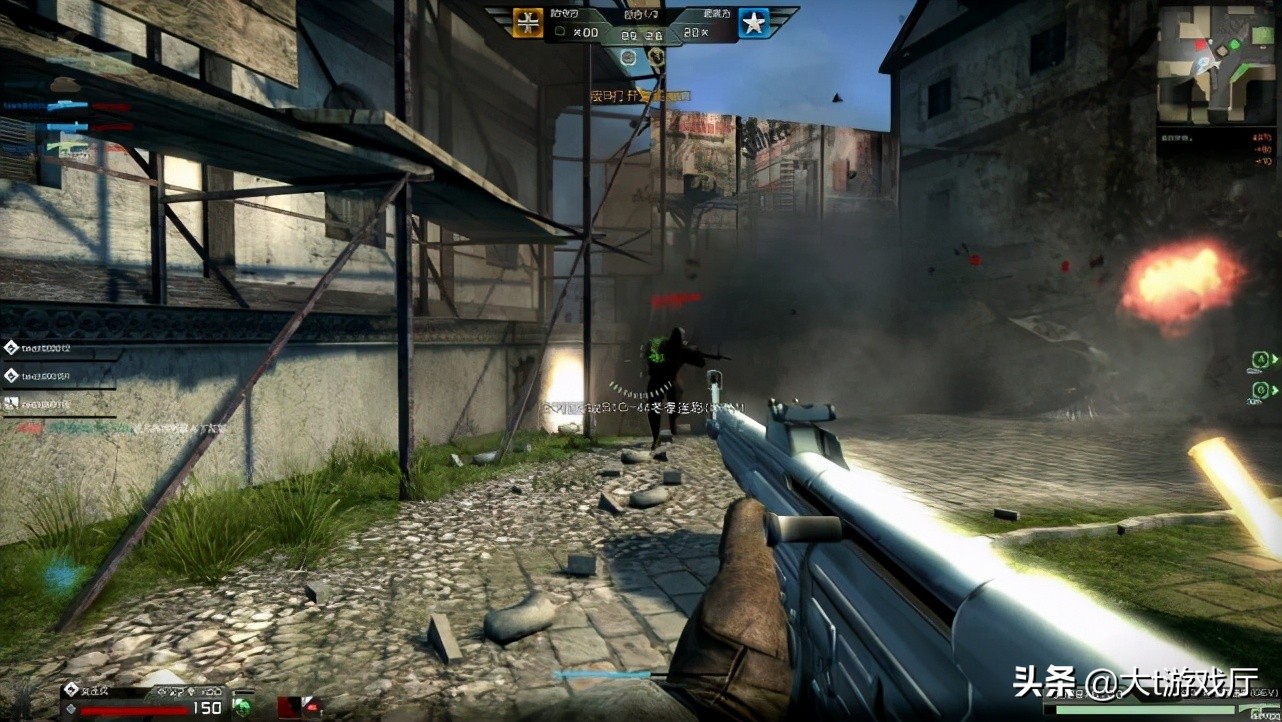Click the upper green circular command icon
The image size is (1282, 722).
click(x=1261, y=359)
